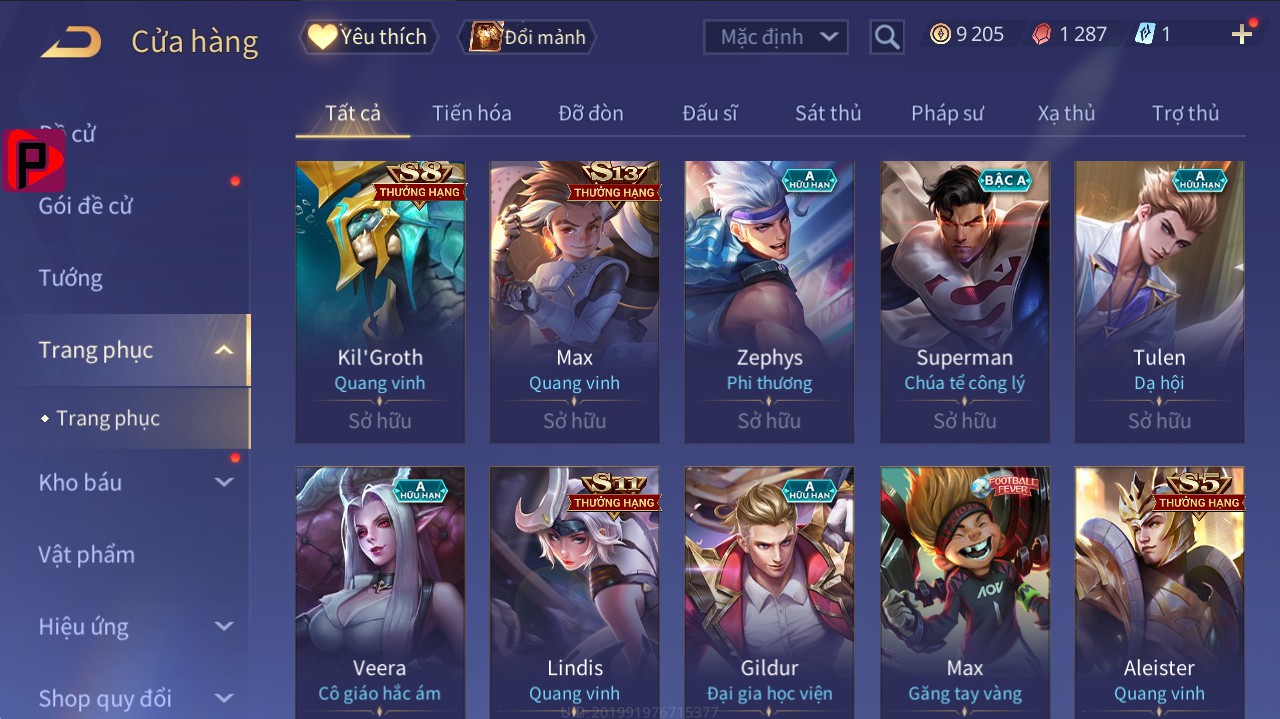
Task: Open the Trợ thủ support tab
Action: pyautogui.click(x=1185, y=113)
